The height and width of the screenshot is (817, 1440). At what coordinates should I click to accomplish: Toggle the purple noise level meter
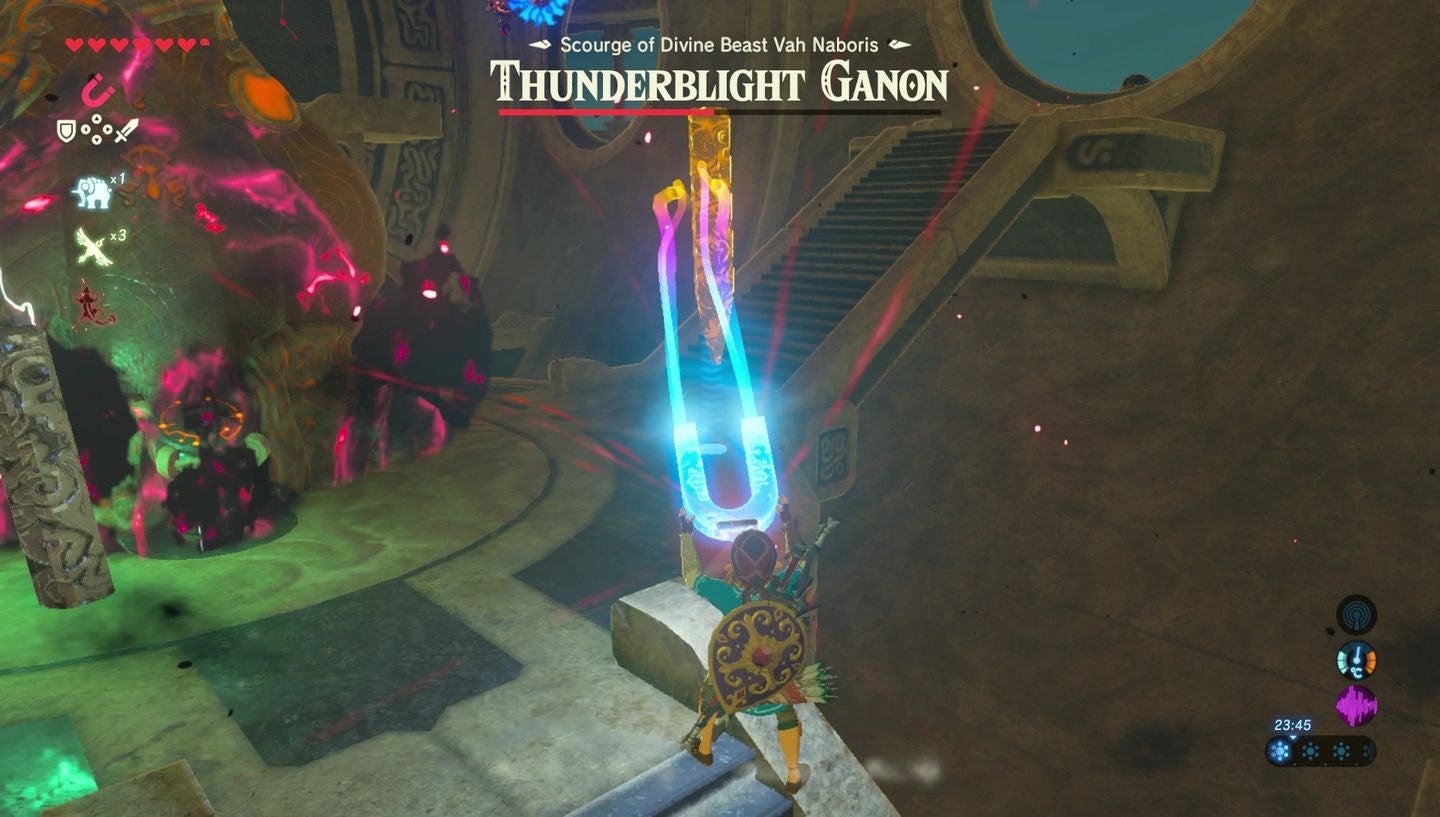pyautogui.click(x=1356, y=705)
